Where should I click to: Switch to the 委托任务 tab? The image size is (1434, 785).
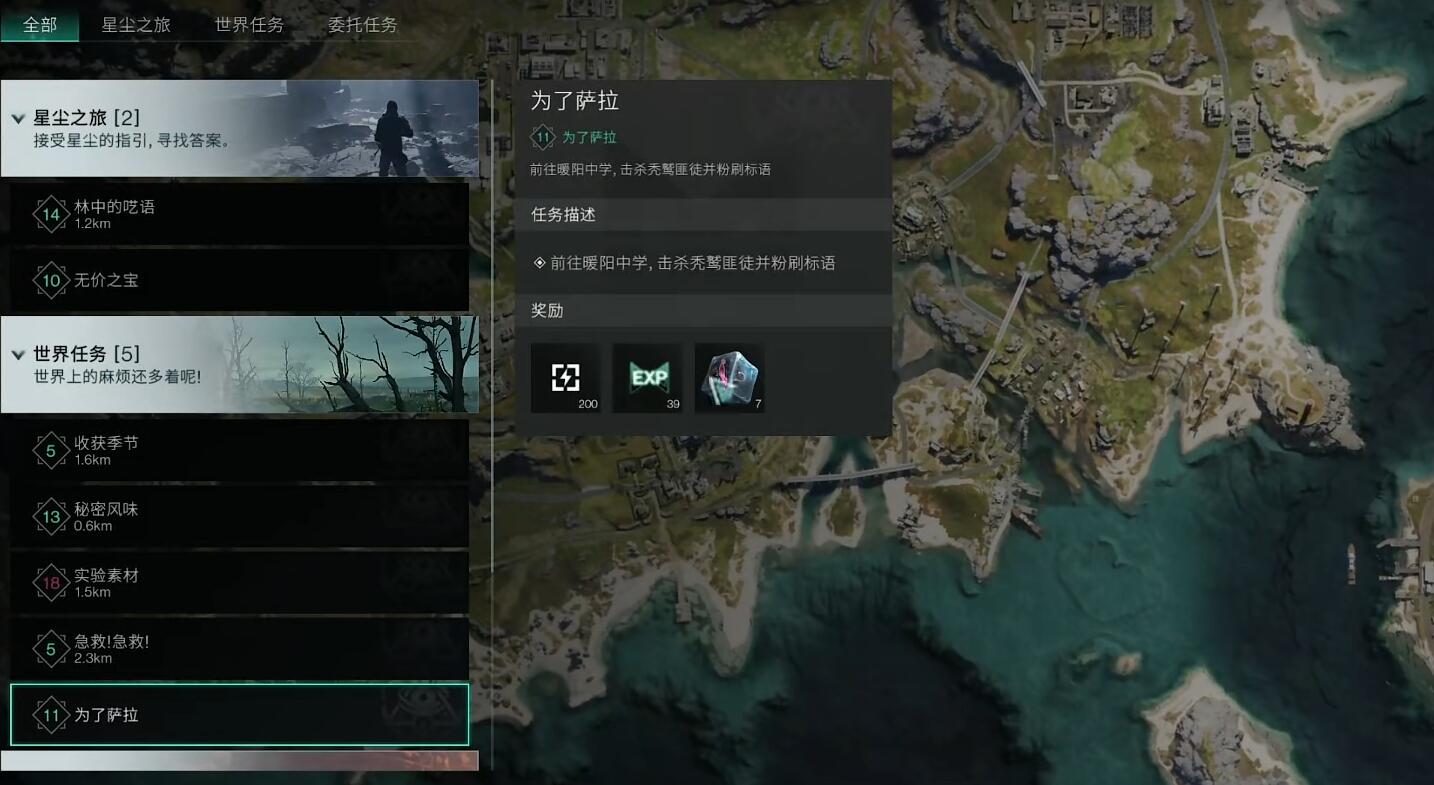pyautogui.click(x=363, y=26)
